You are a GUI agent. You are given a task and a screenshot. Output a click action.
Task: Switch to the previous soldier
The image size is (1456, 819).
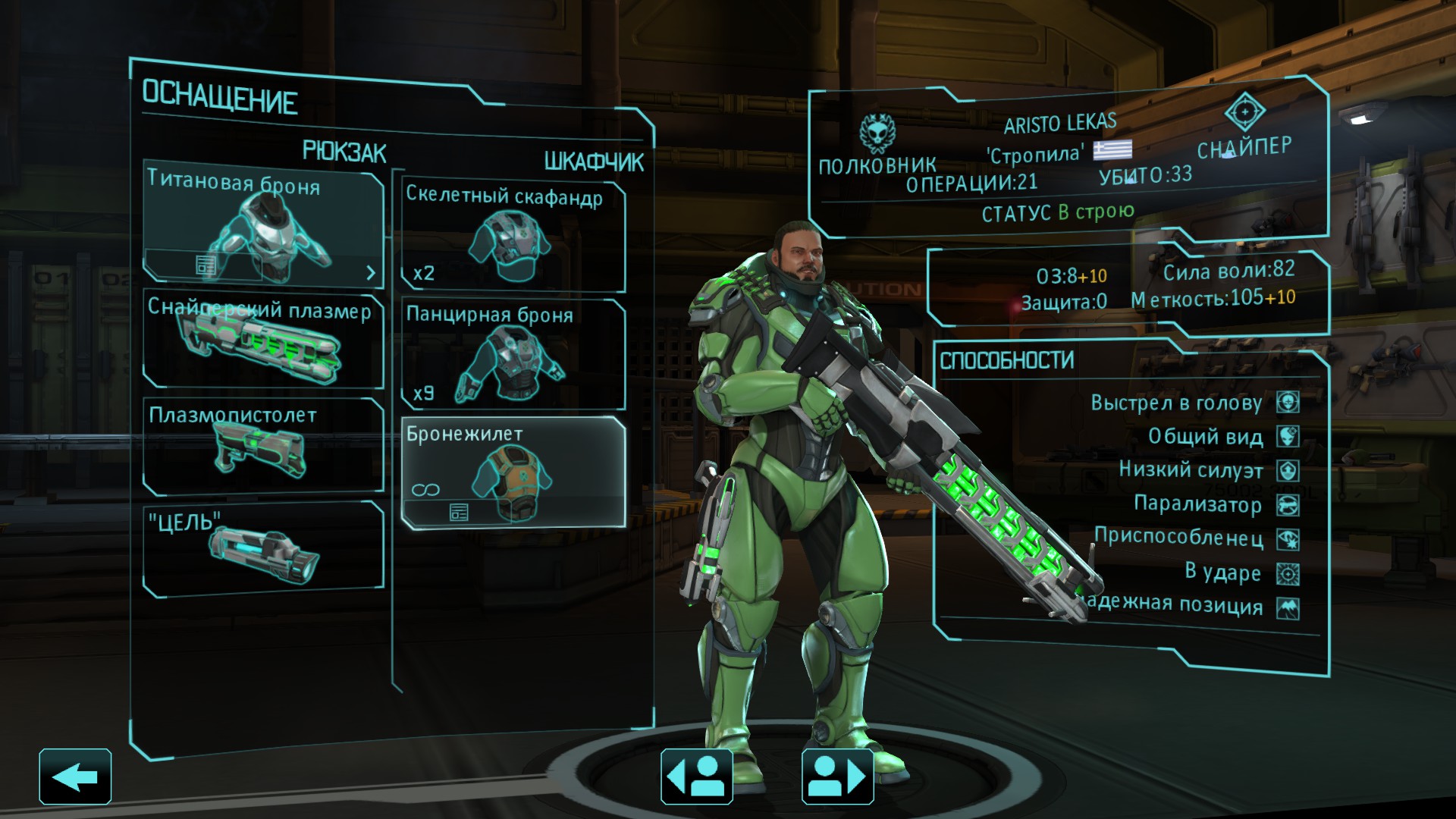696,777
